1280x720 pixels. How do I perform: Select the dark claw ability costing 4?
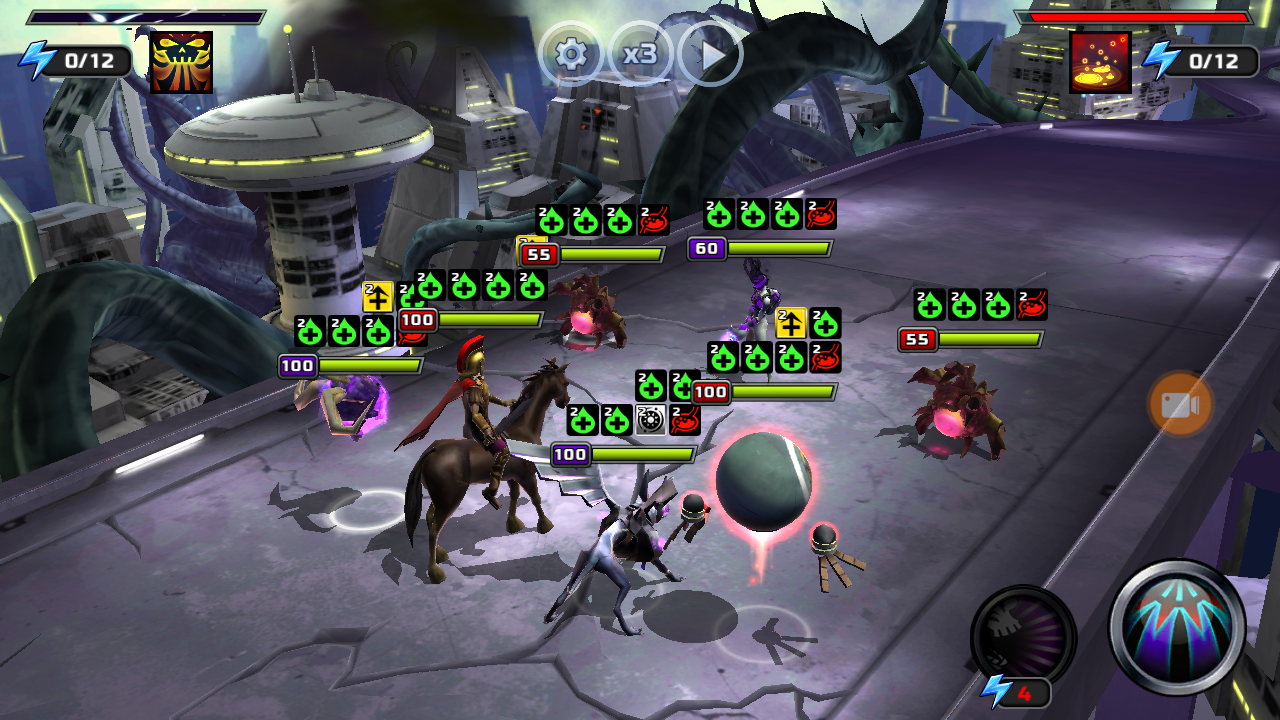pyautogui.click(x=1022, y=637)
